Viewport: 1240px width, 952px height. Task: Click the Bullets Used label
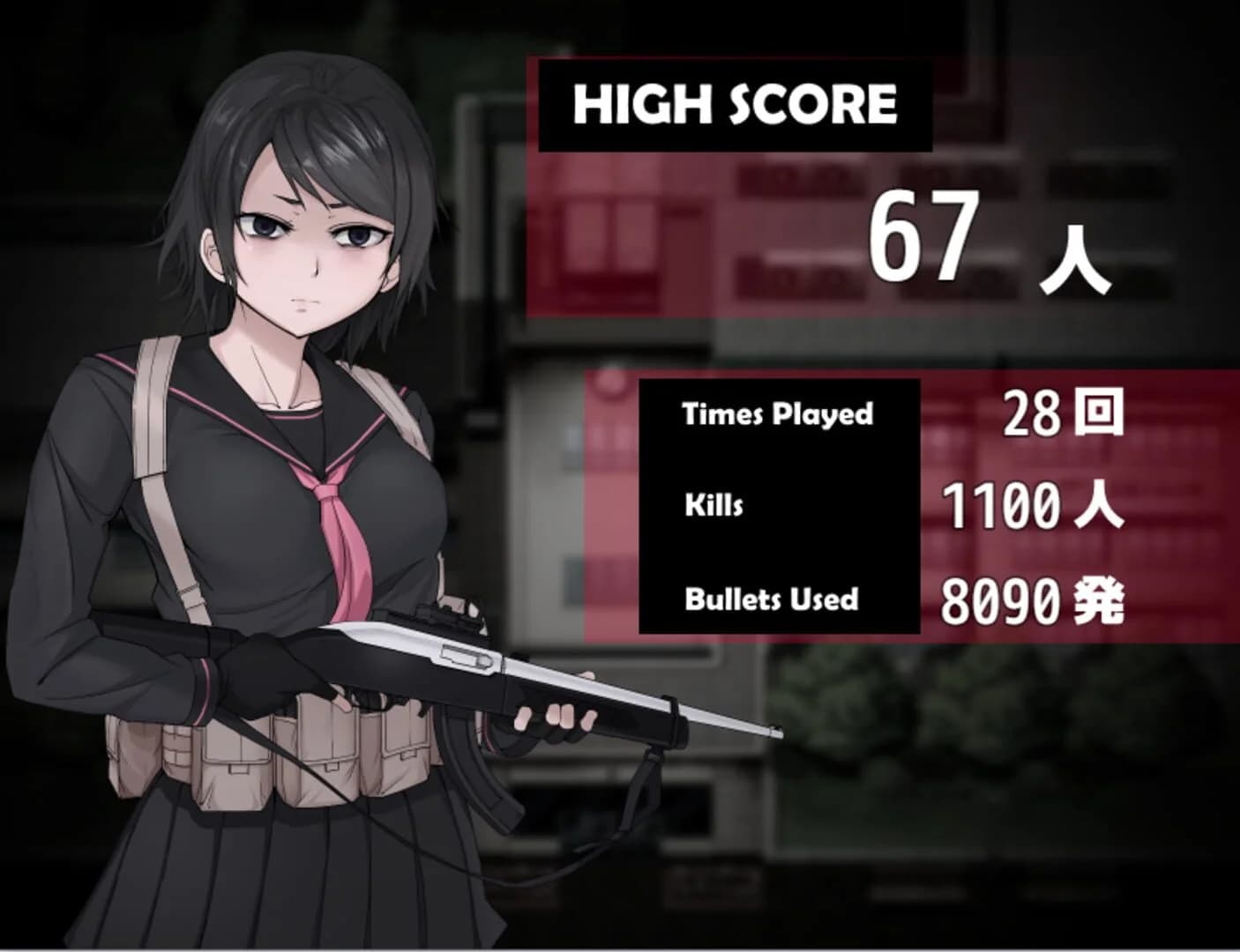click(x=769, y=598)
